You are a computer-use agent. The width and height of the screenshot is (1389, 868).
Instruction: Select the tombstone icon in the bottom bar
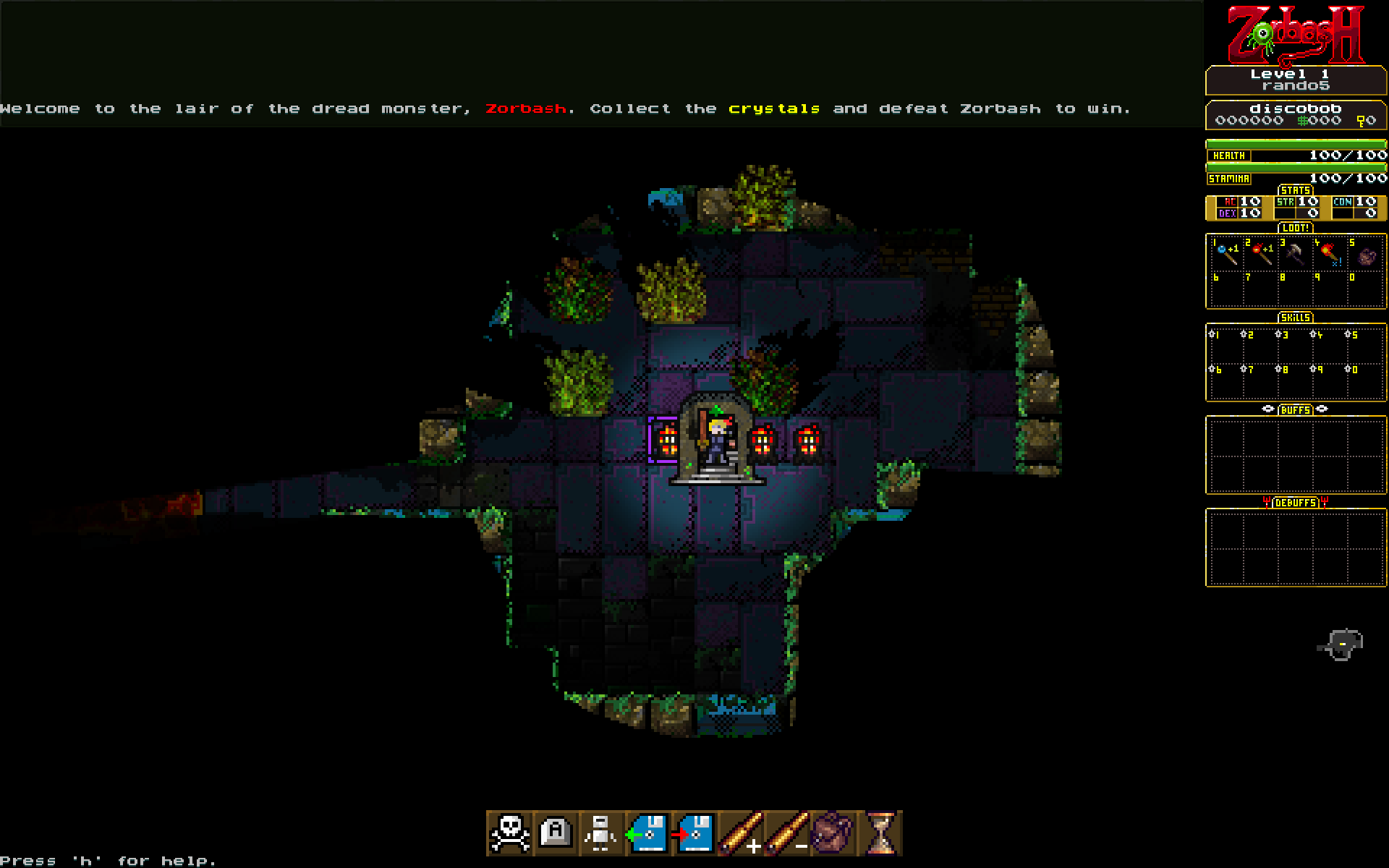(x=556, y=833)
